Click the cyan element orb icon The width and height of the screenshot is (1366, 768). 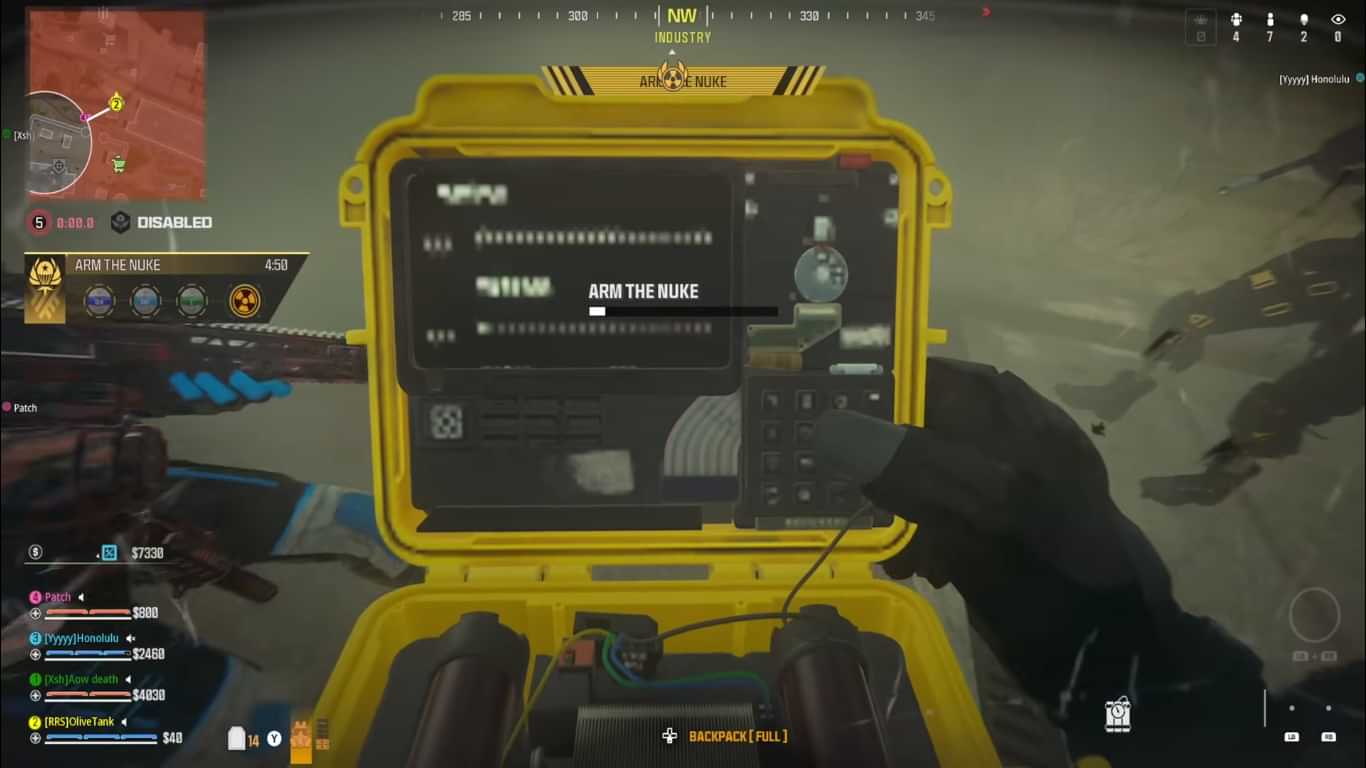pyautogui.click(x=145, y=301)
